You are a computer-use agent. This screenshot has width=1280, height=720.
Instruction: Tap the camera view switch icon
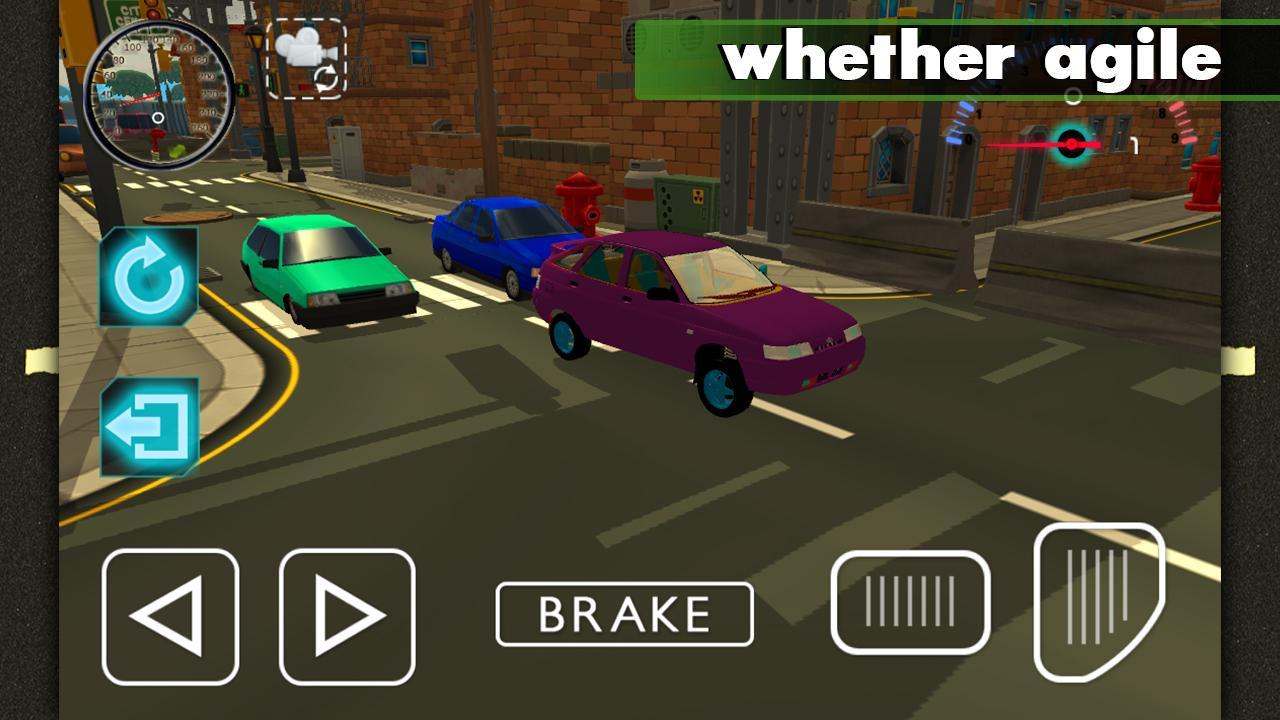(305, 58)
